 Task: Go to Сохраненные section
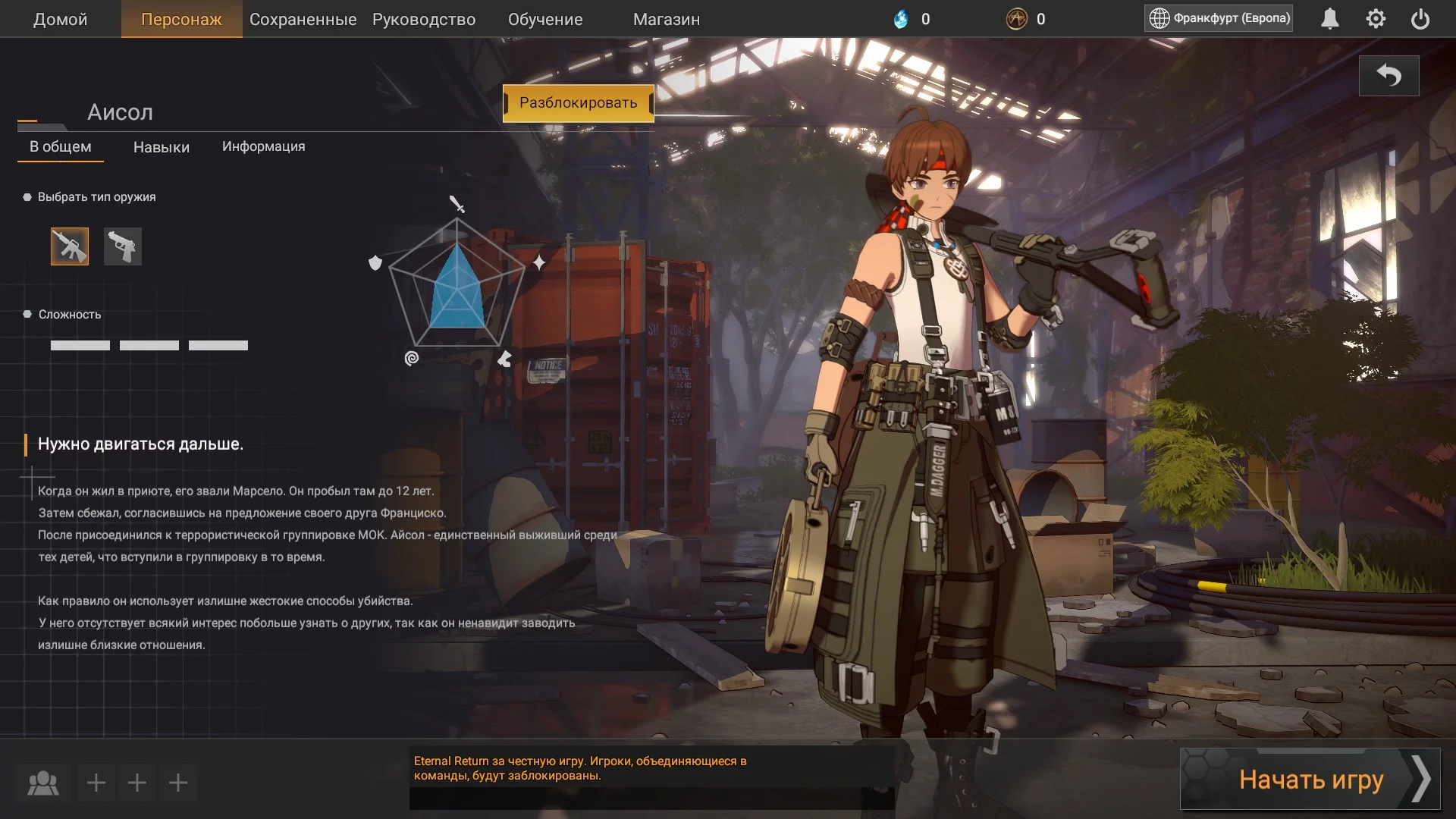point(303,19)
